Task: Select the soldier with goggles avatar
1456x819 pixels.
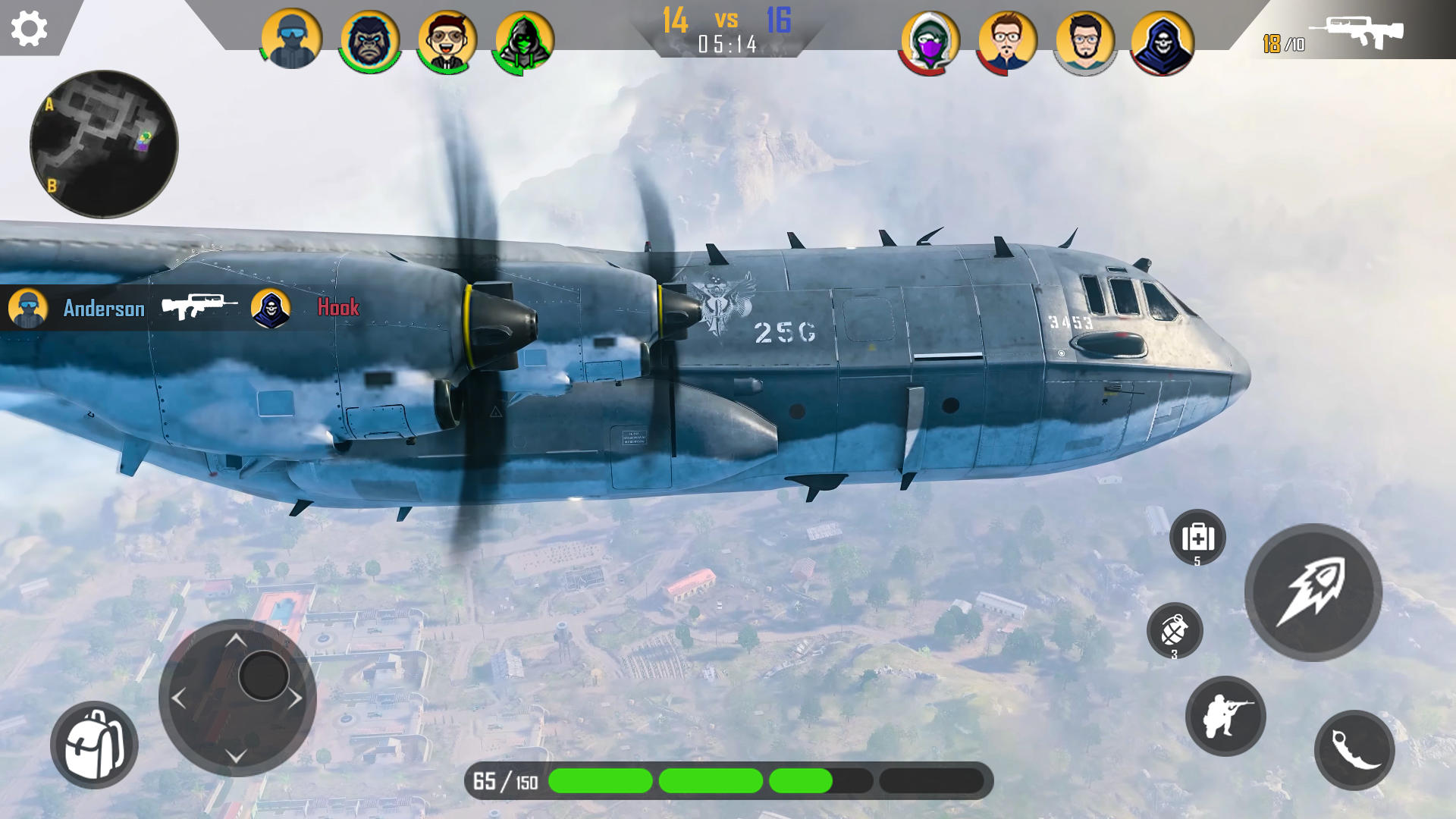Action: (x=291, y=39)
